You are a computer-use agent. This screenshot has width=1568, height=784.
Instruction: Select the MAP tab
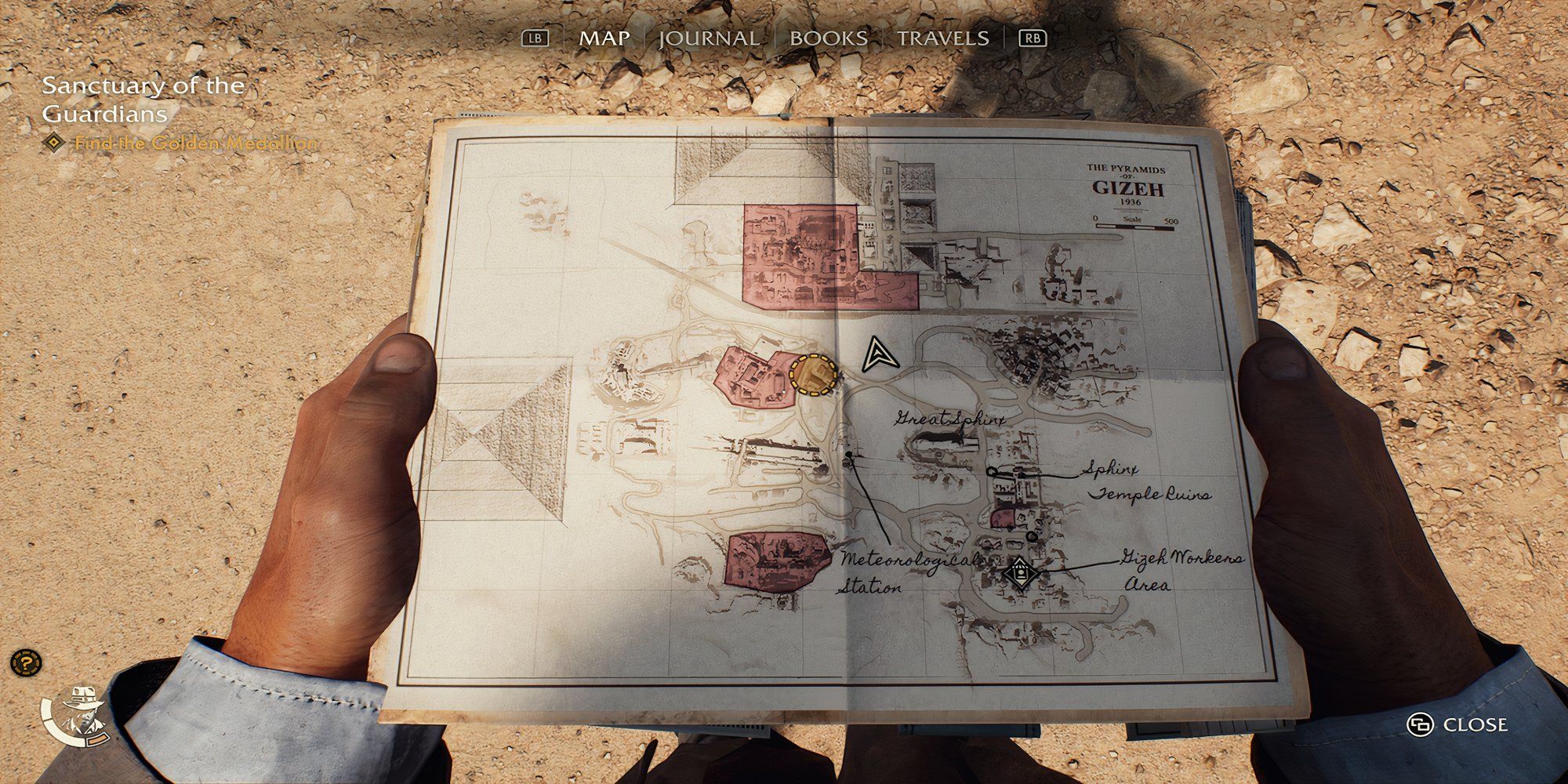click(x=605, y=36)
